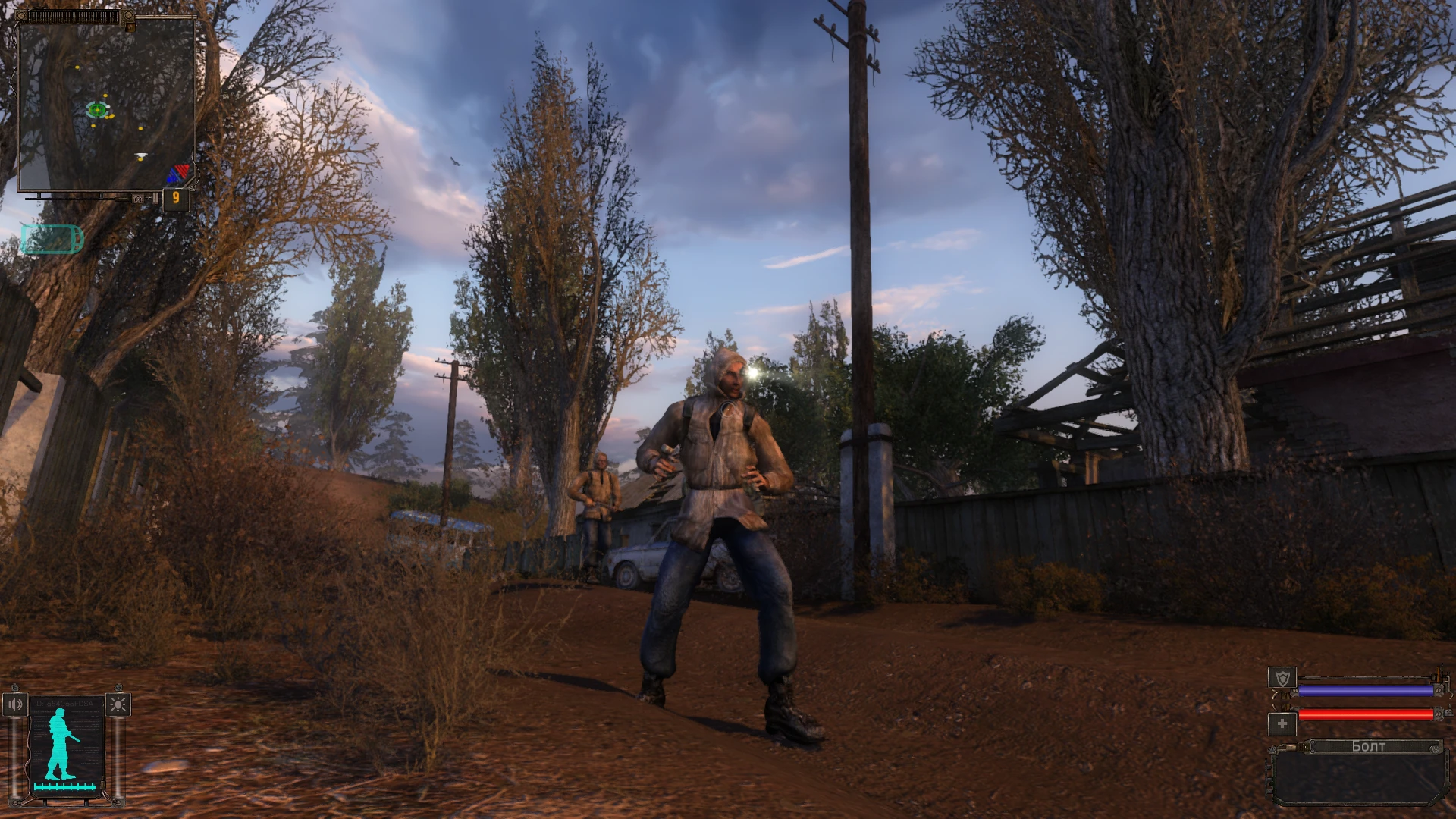1456x819 pixels.
Task: Select the character detection panel with ID 654065FDSA
Action: point(64,739)
